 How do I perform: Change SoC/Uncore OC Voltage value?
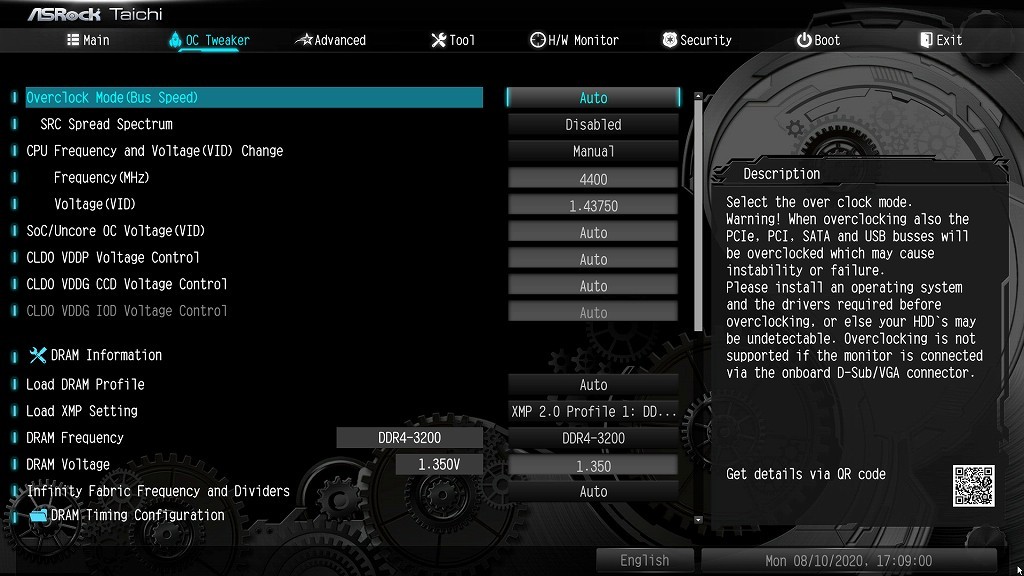(x=593, y=233)
